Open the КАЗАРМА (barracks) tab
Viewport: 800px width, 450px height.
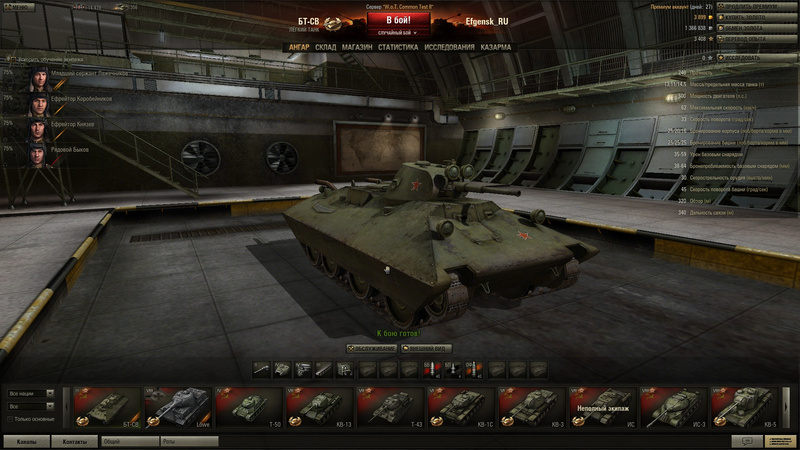[x=496, y=47]
